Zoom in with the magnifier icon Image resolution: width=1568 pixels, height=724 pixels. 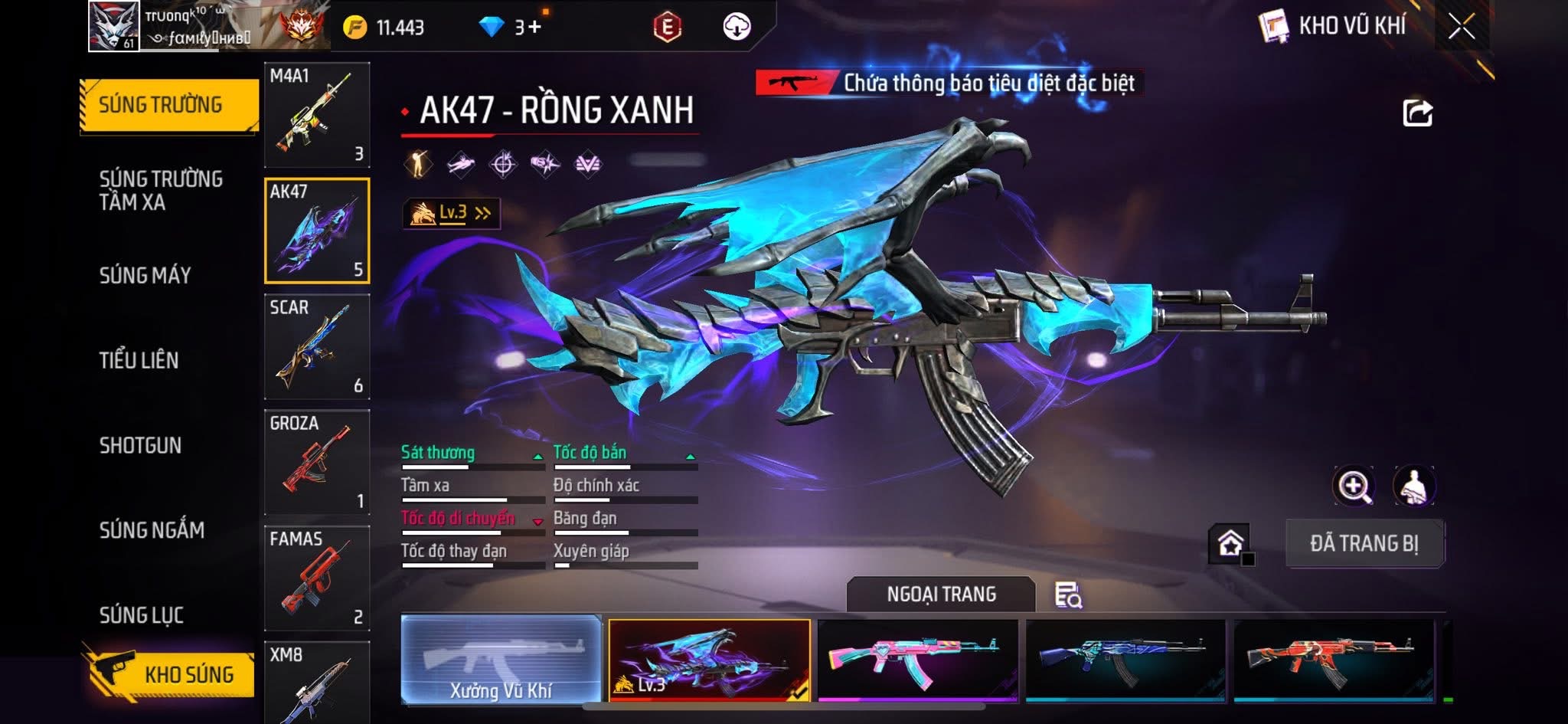(x=1354, y=486)
